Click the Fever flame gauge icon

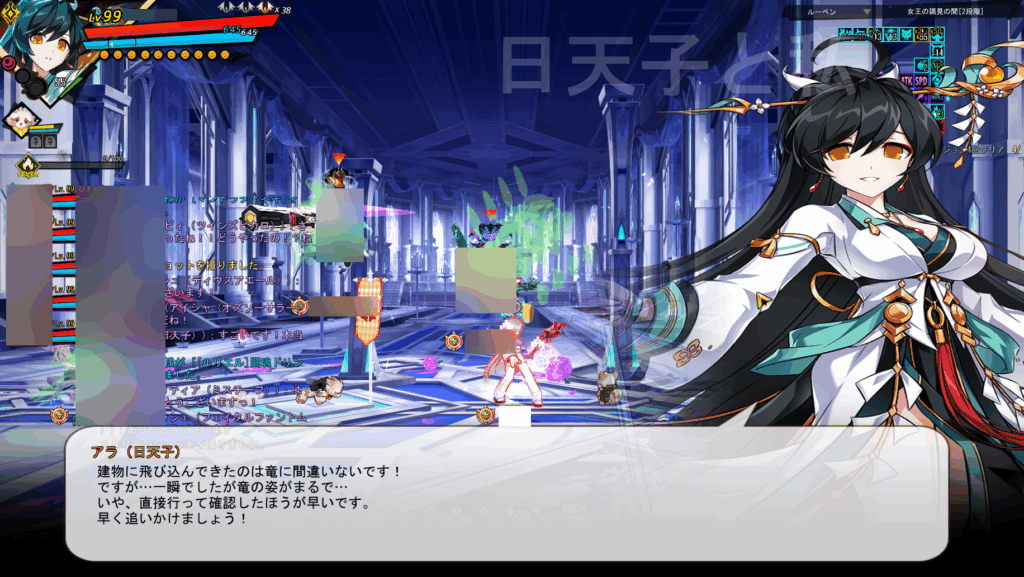(x=28, y=164)
